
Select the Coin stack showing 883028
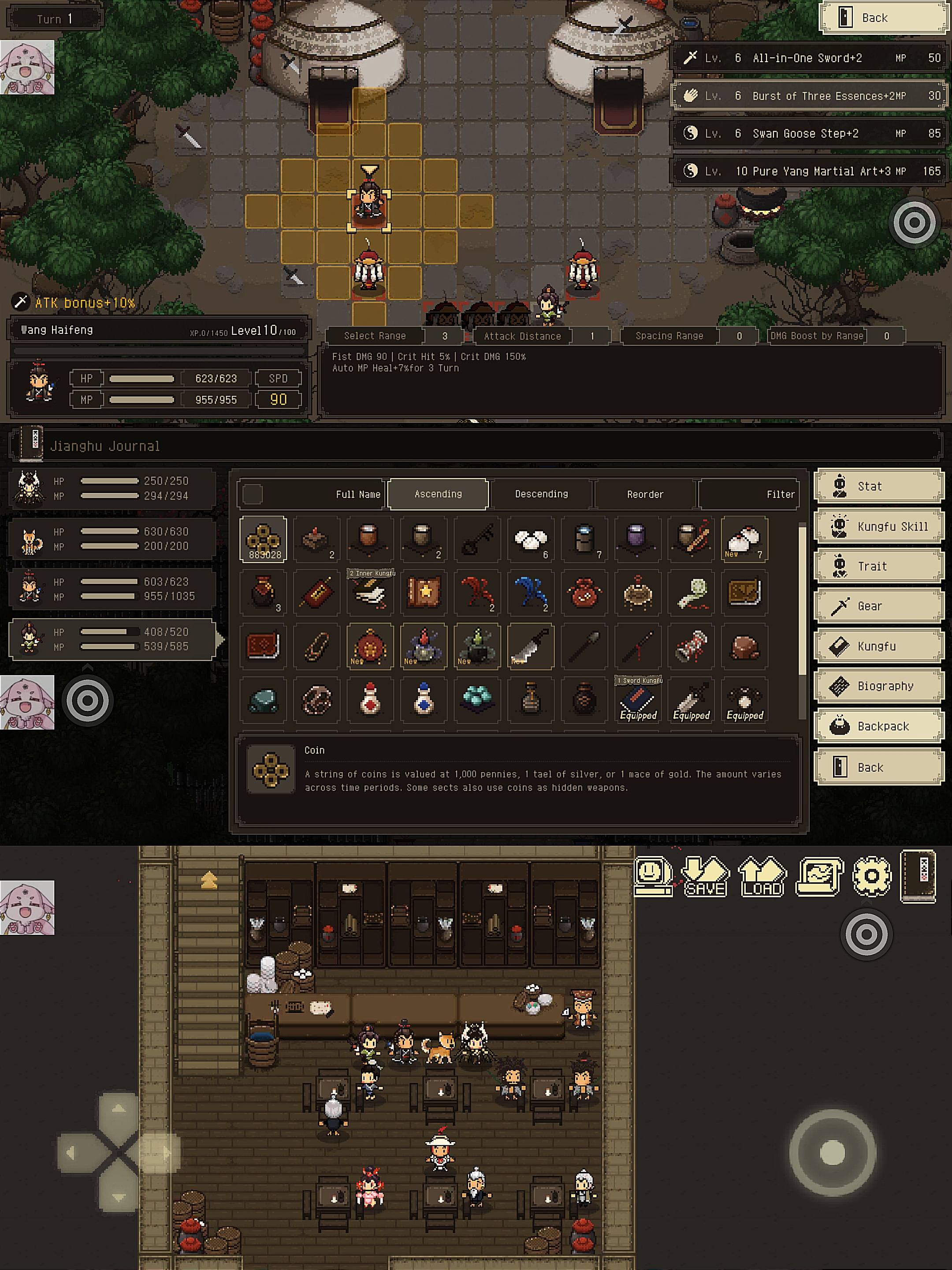[264, 539]
